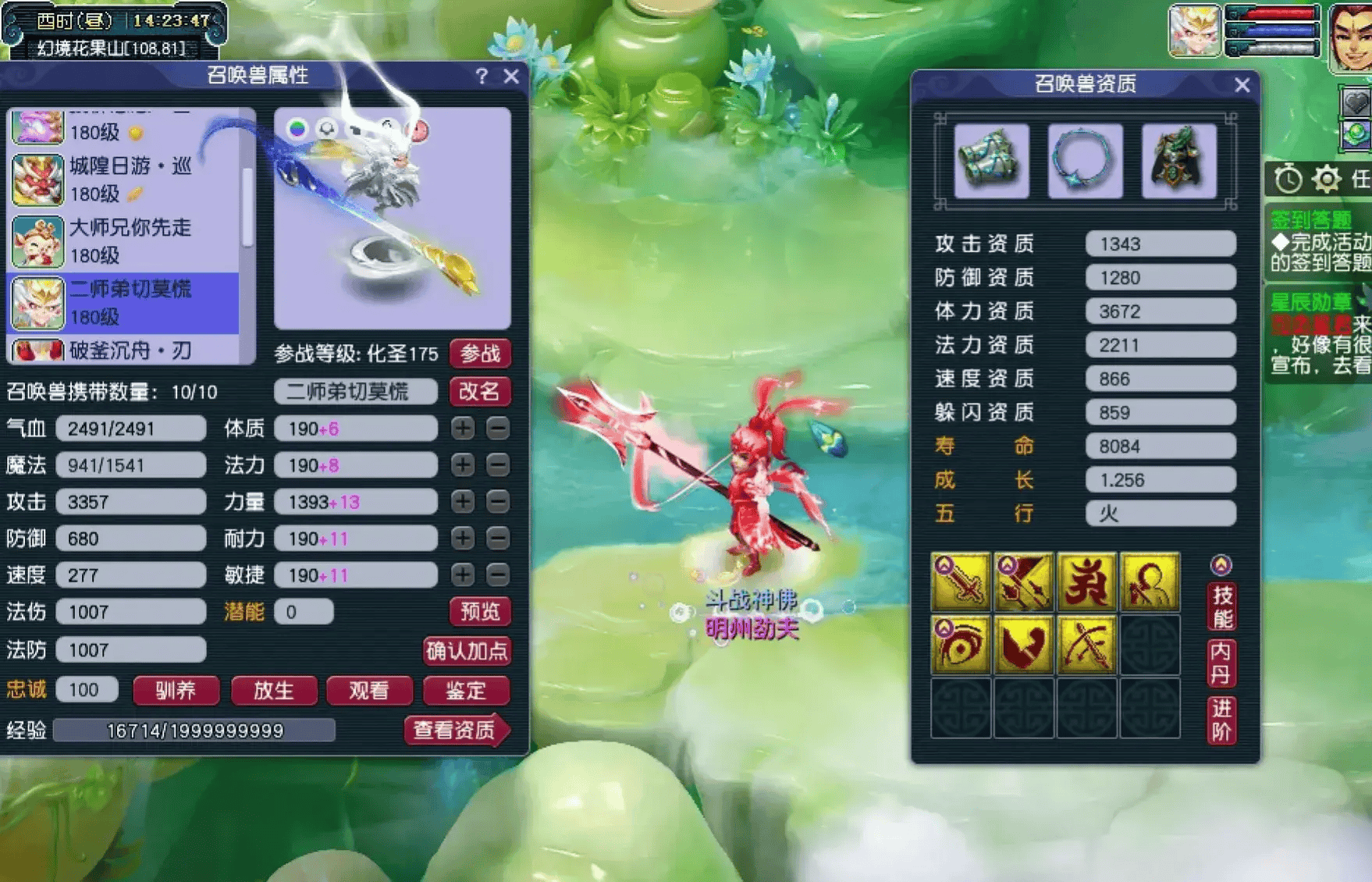Select the red eye skill icon
The image size is (1372, 882).
[x=962, y=645]
